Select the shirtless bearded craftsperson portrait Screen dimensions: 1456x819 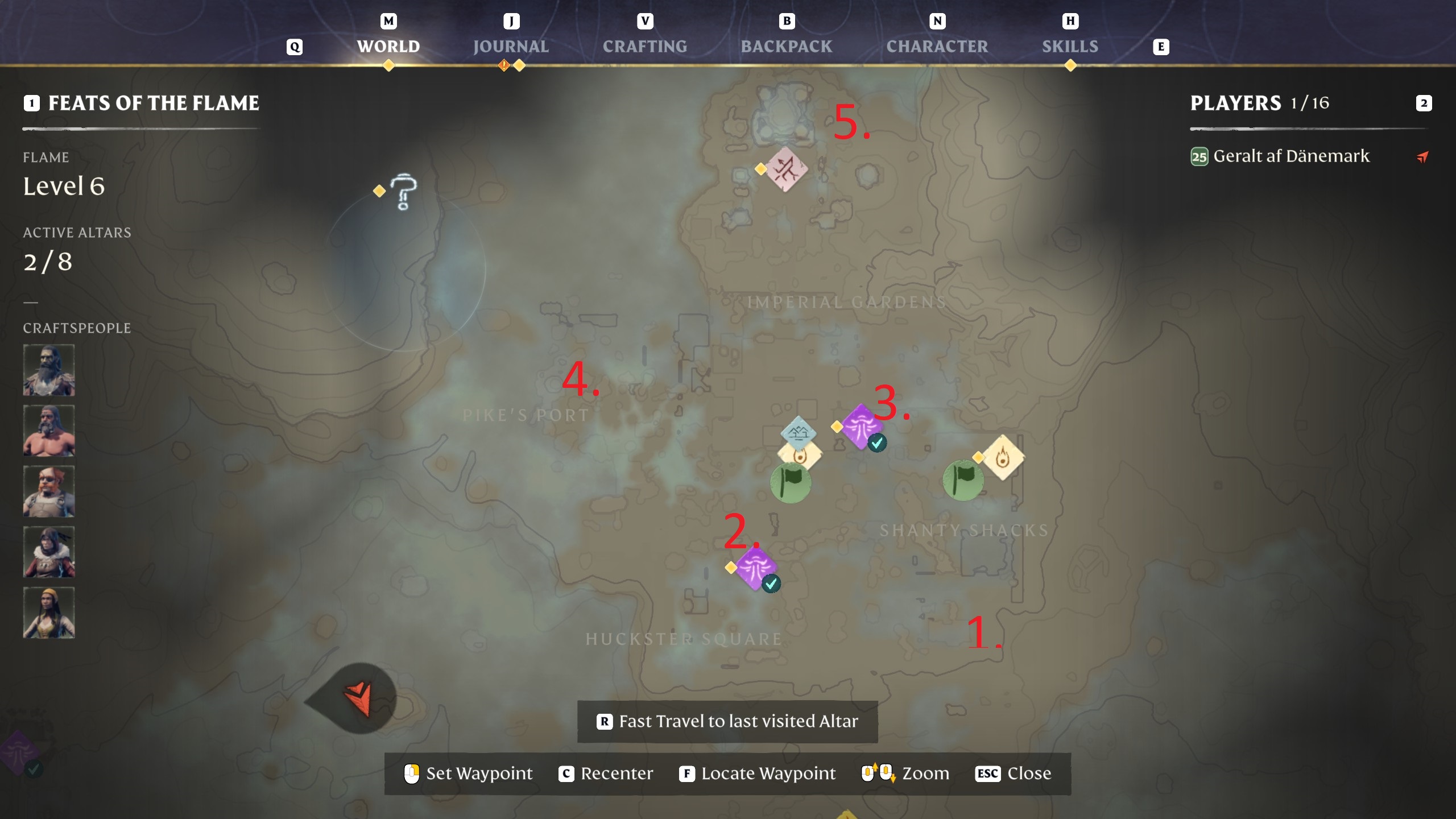click(x=49, y=431)
